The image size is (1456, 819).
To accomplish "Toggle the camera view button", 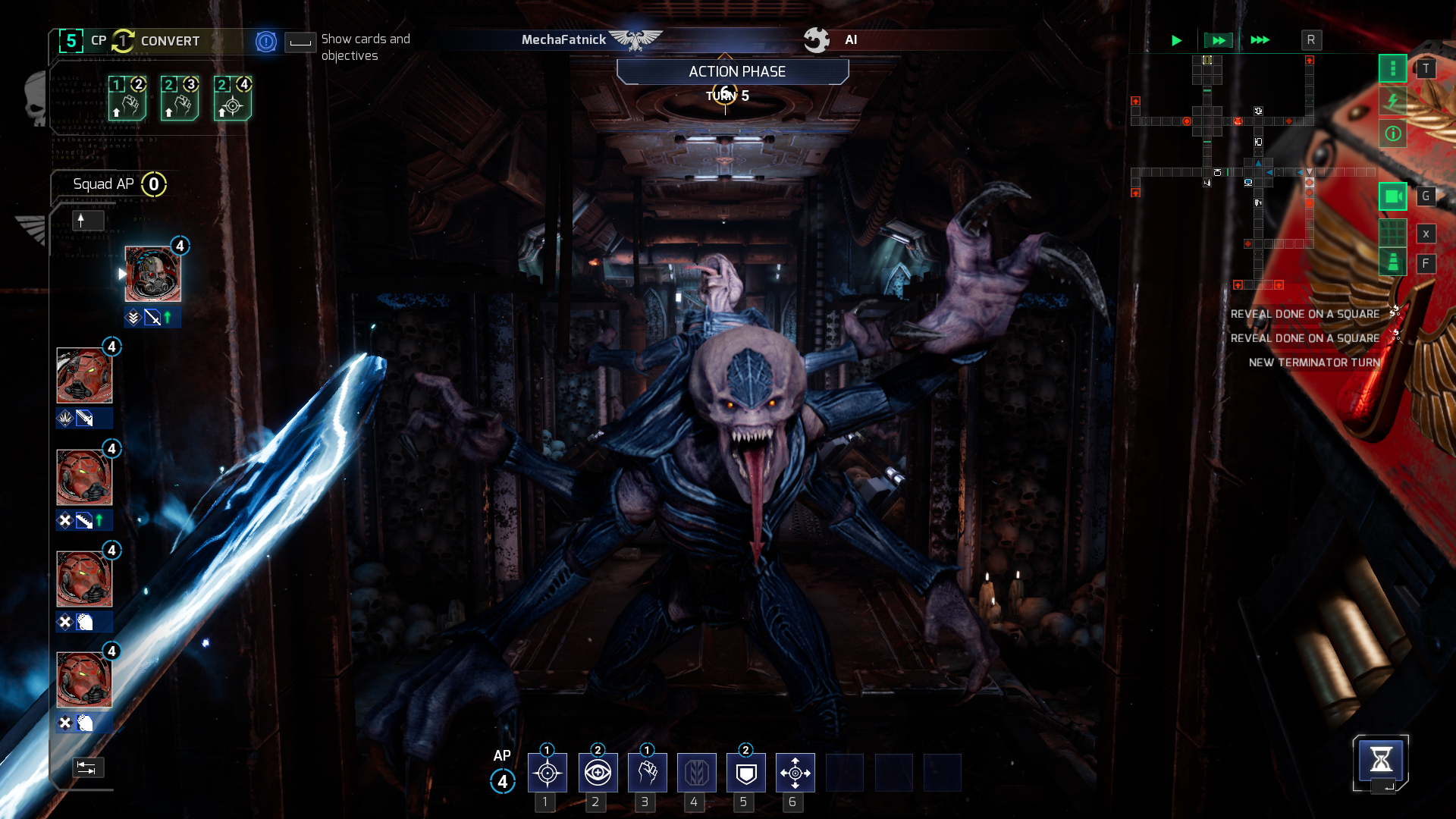I will [x=1392, y=196].
